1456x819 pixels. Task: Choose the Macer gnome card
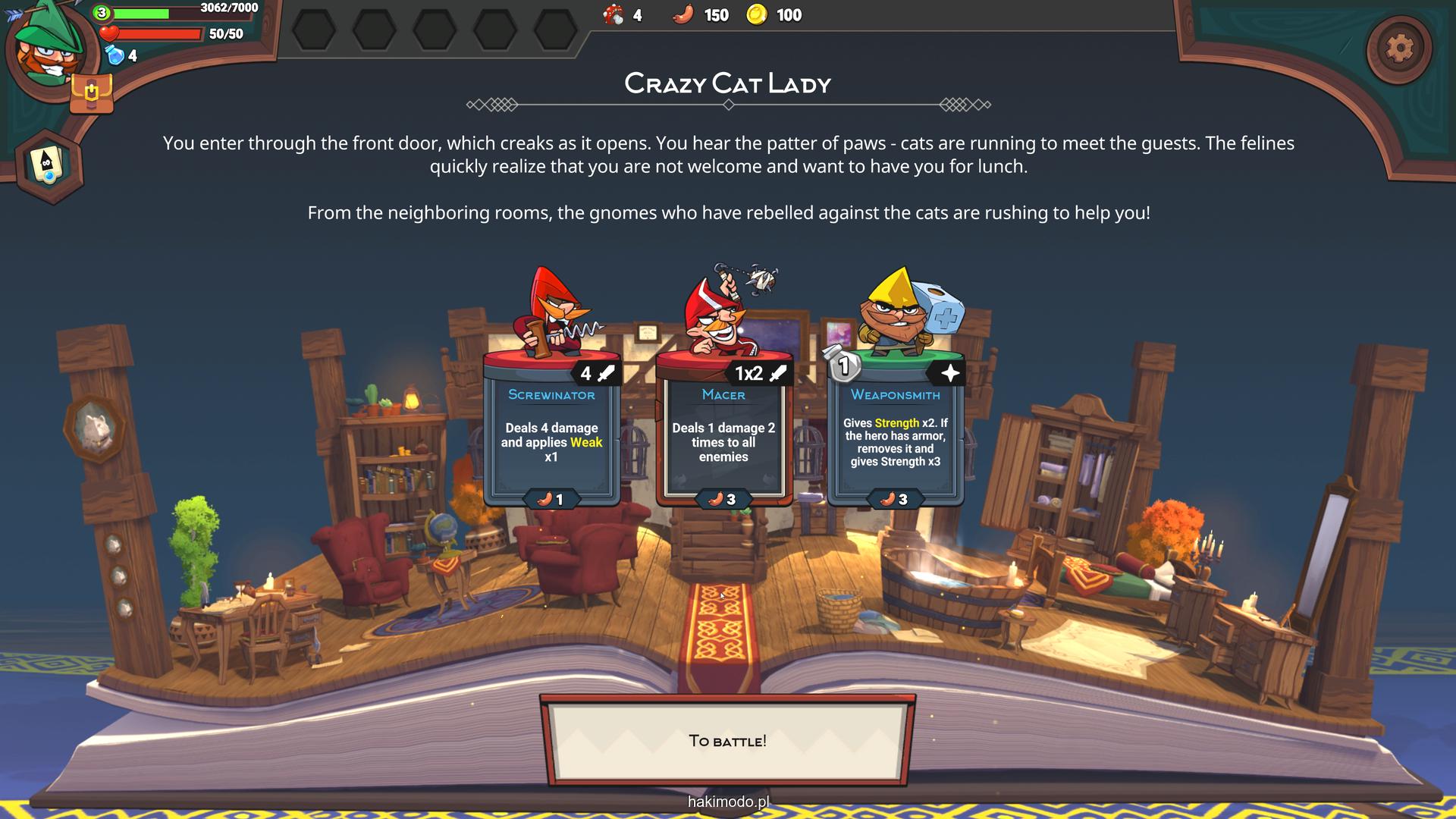click(x=723, y=432)
